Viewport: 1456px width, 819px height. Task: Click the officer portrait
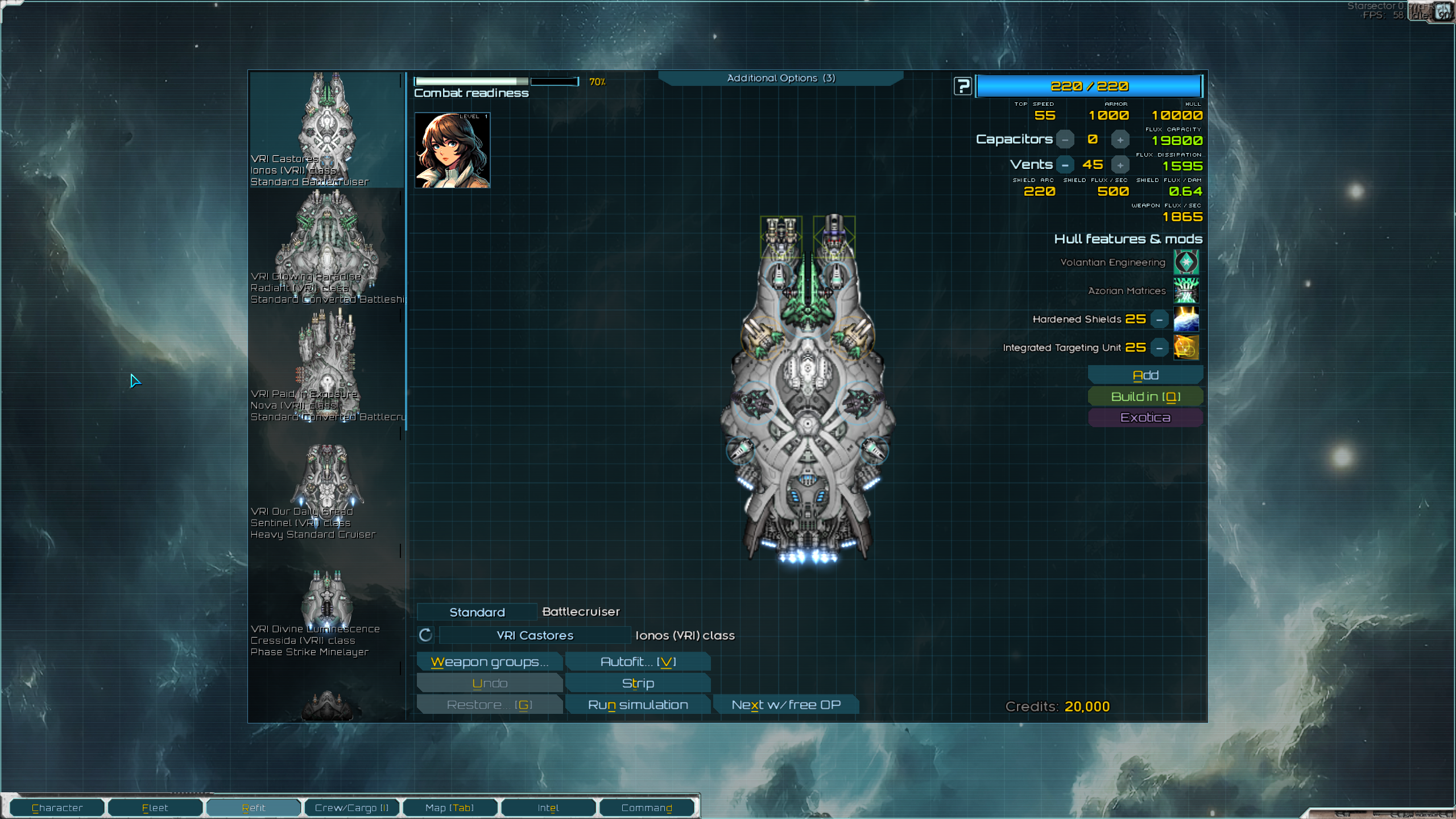(x=452, y=150)
